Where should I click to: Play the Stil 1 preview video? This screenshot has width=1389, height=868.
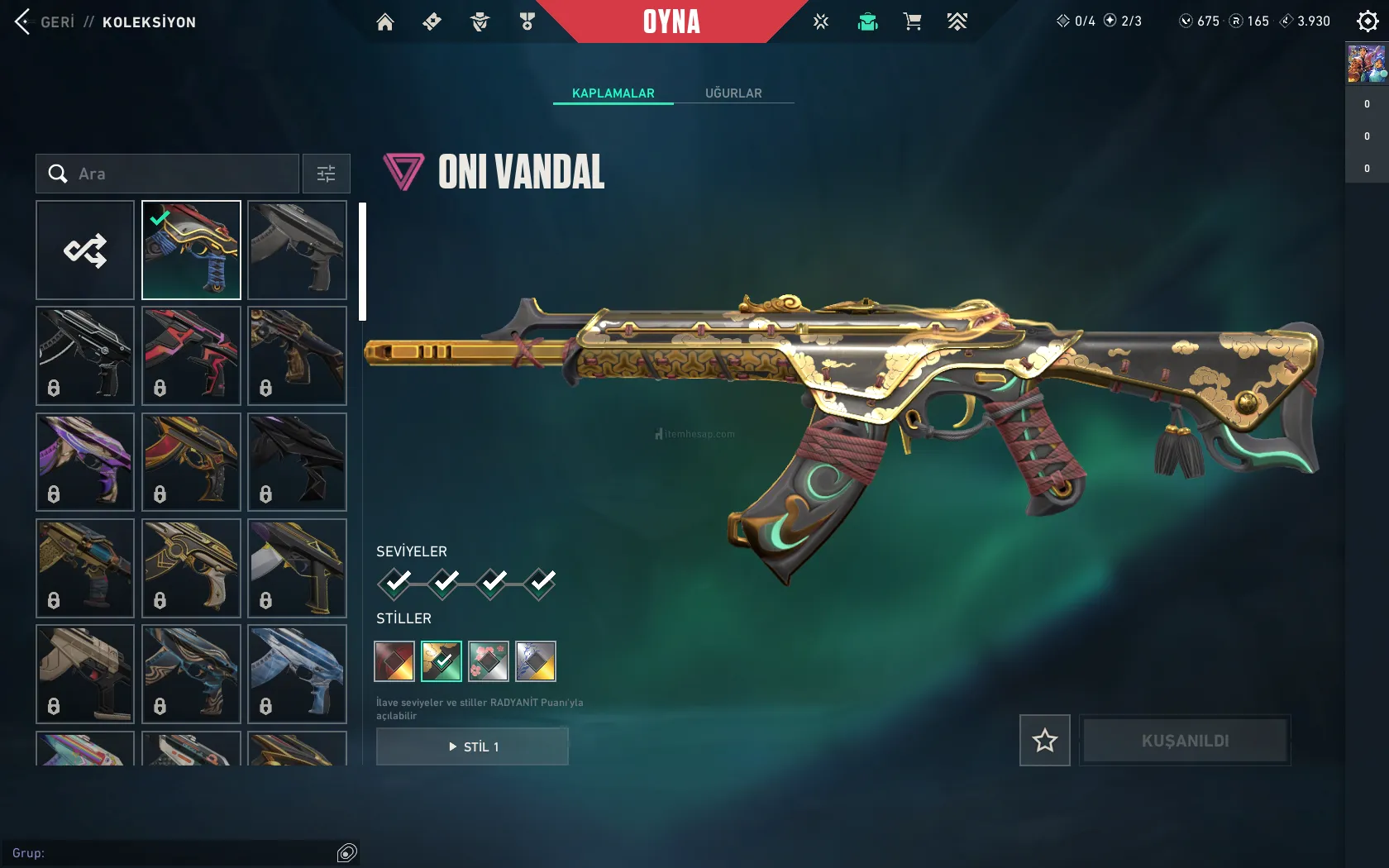[472, 746]
